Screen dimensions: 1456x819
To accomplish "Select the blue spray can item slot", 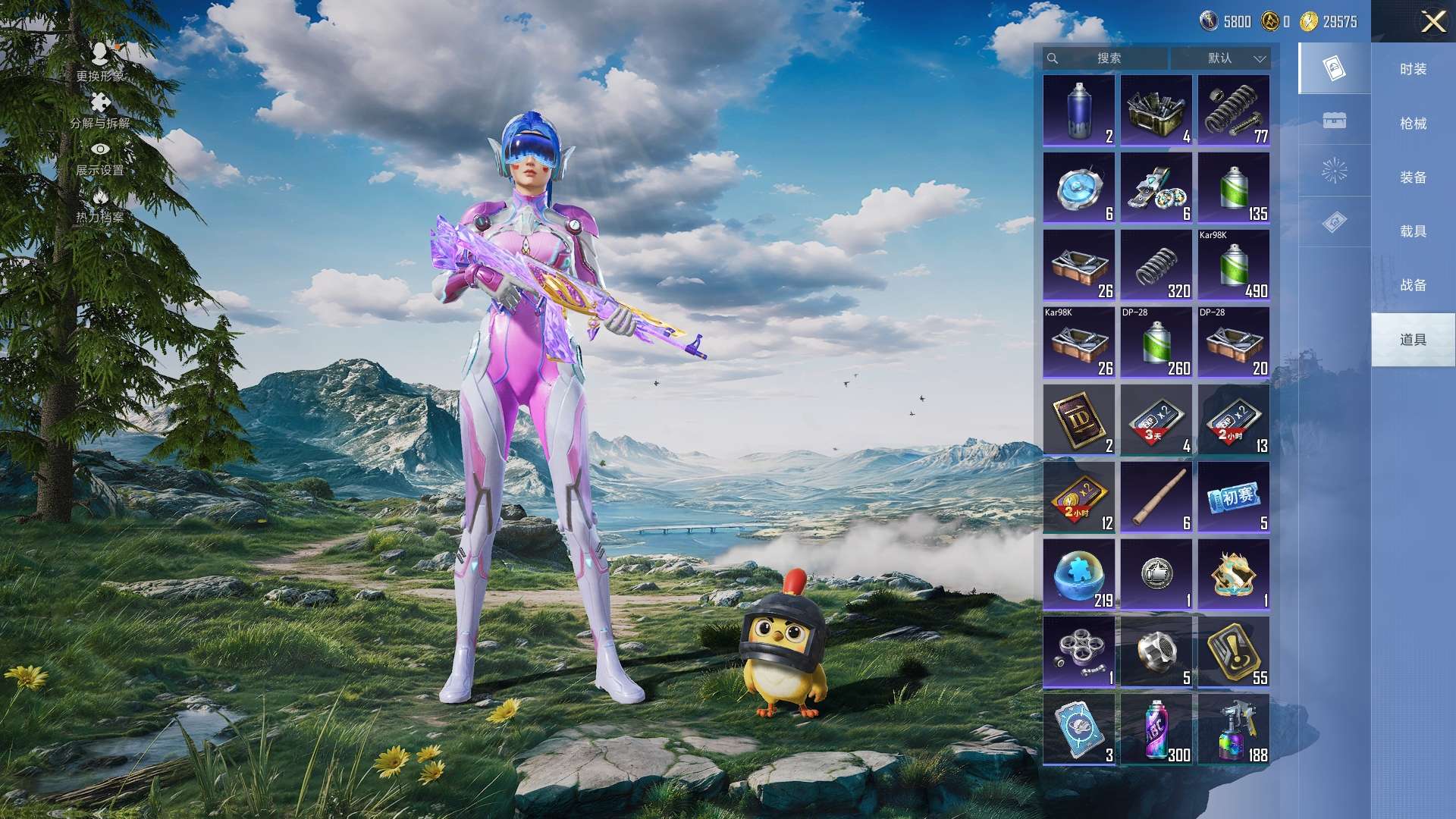I will click(1078, 111).
